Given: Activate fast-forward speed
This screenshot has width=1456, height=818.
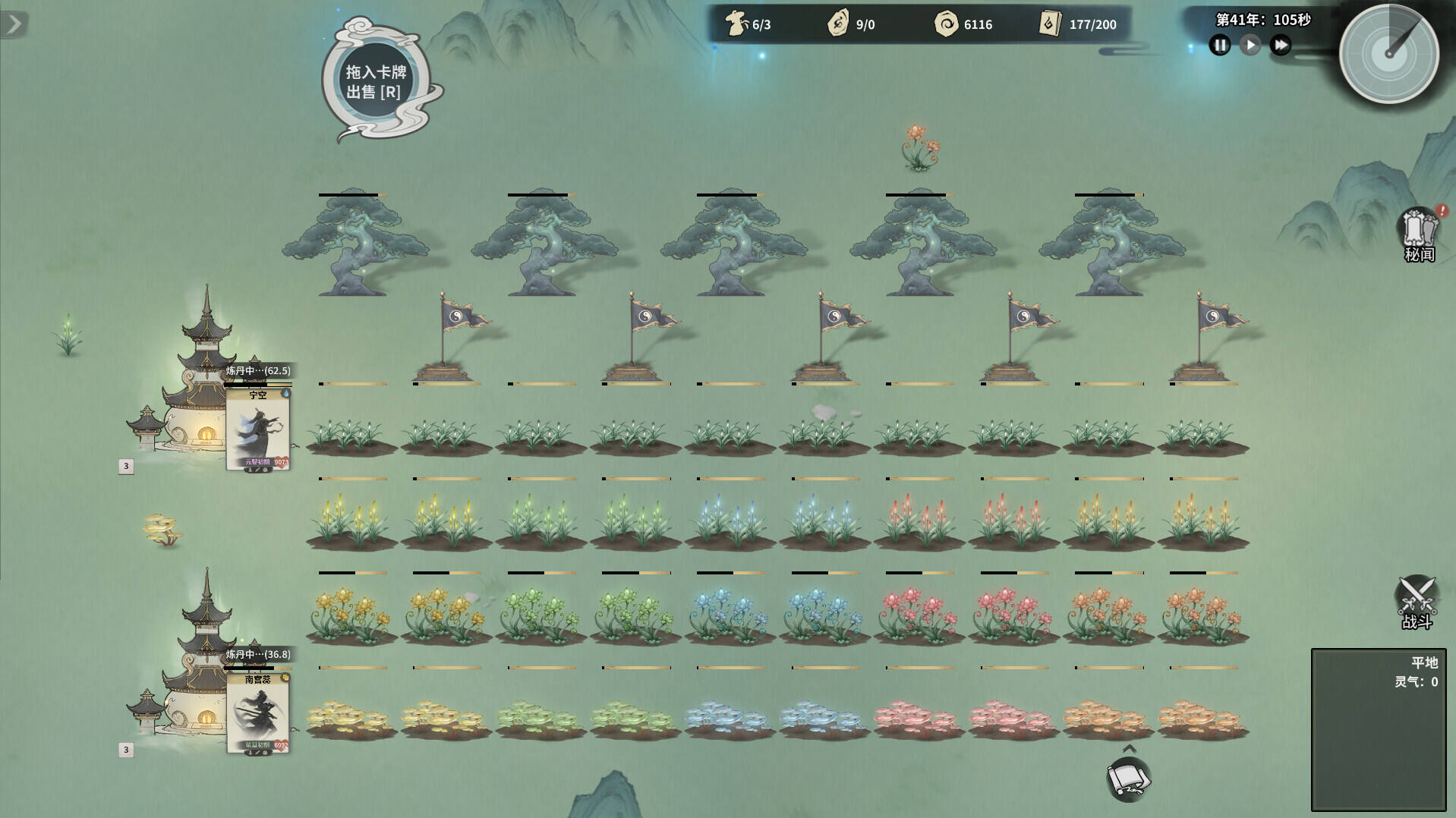Looking at the screenshot, I should 1281,46.
